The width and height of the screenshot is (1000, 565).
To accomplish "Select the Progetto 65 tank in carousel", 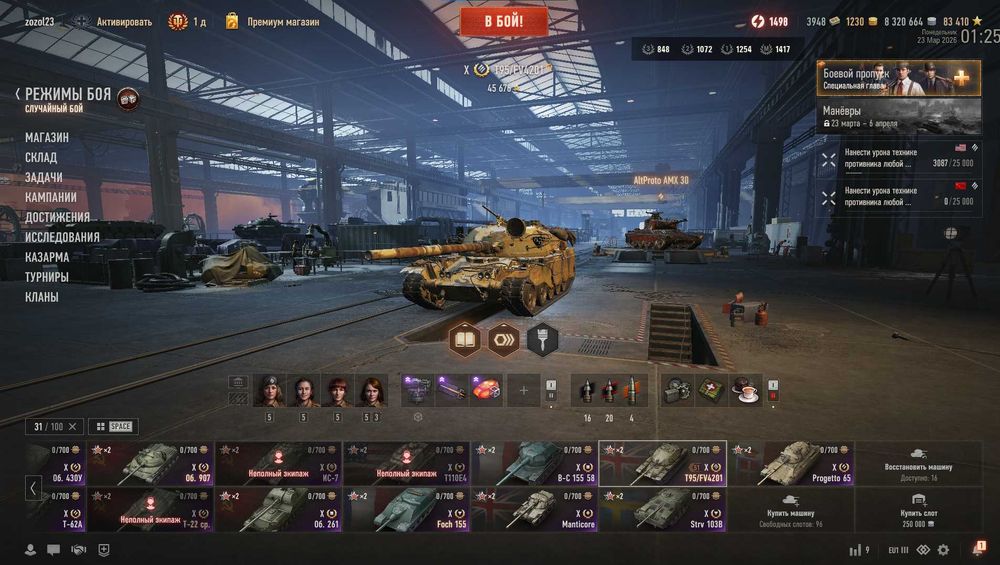I will coord(790,463).
